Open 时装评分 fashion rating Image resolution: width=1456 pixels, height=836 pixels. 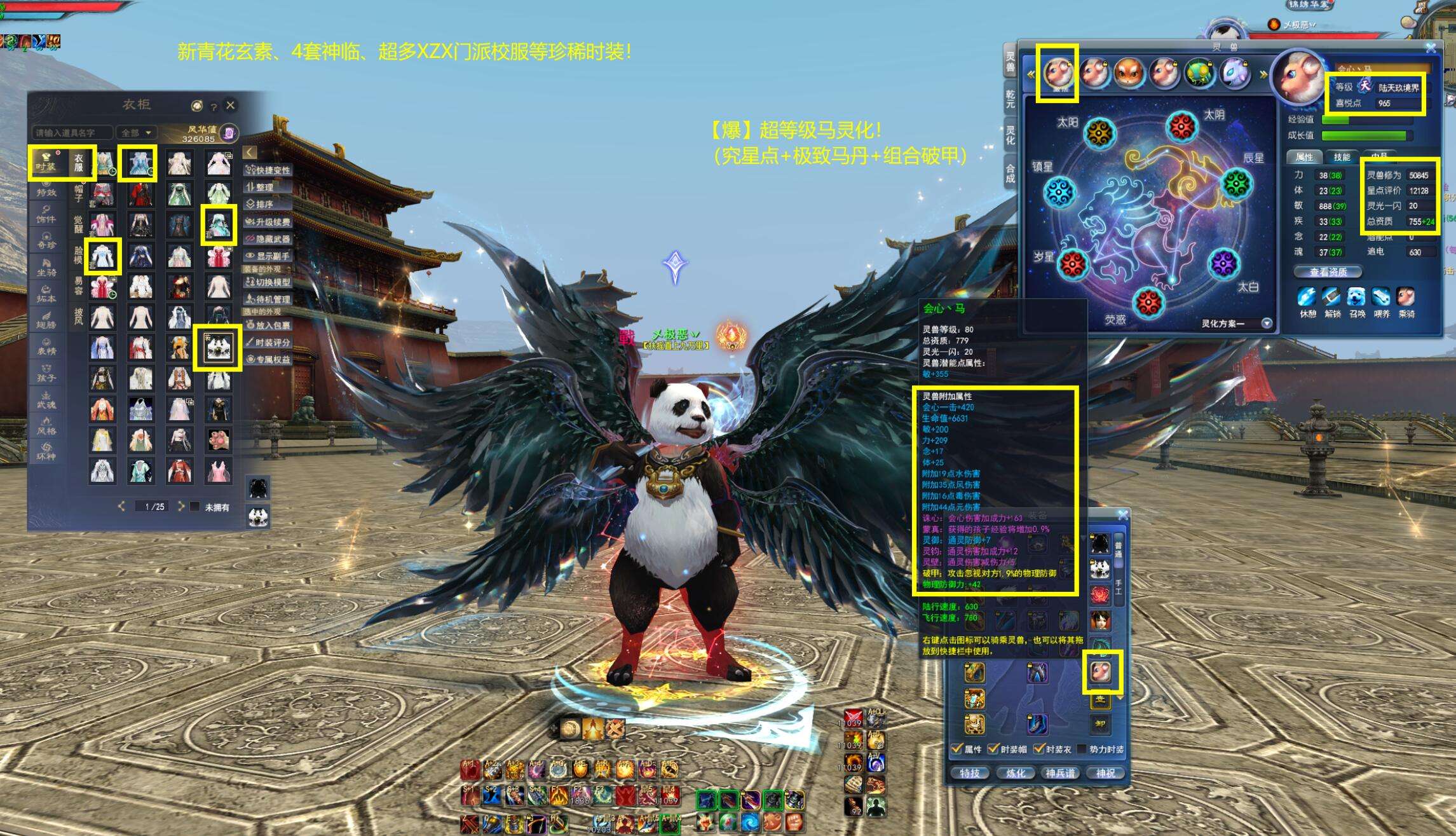coord(268,342)
